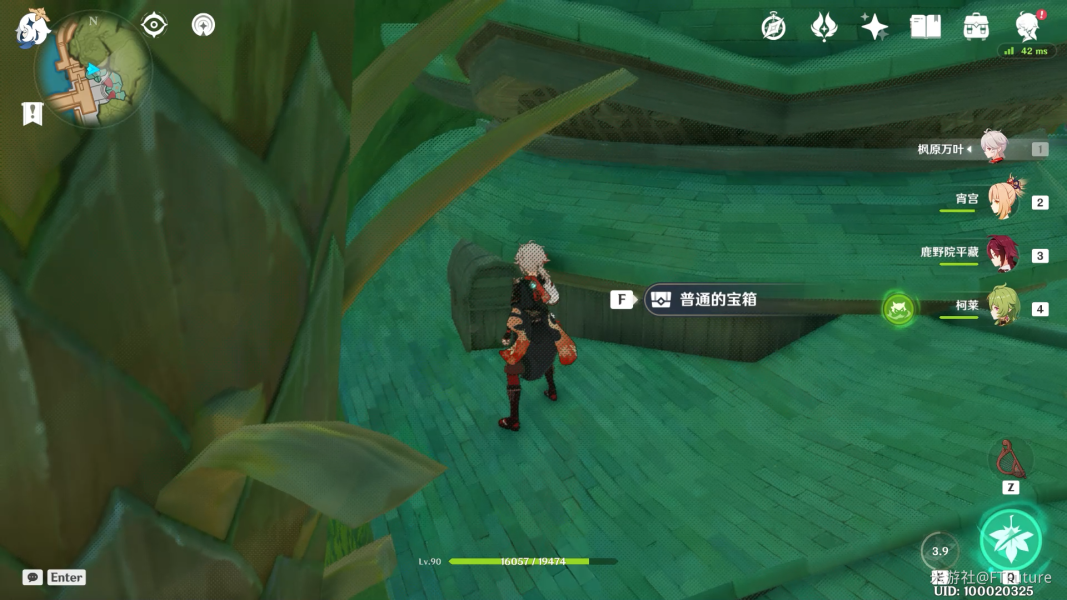Use the elemental skill with 3.9 cooldown
Image resolution: width=1067 pixels, height=600 pixels.
click(940, 551)
